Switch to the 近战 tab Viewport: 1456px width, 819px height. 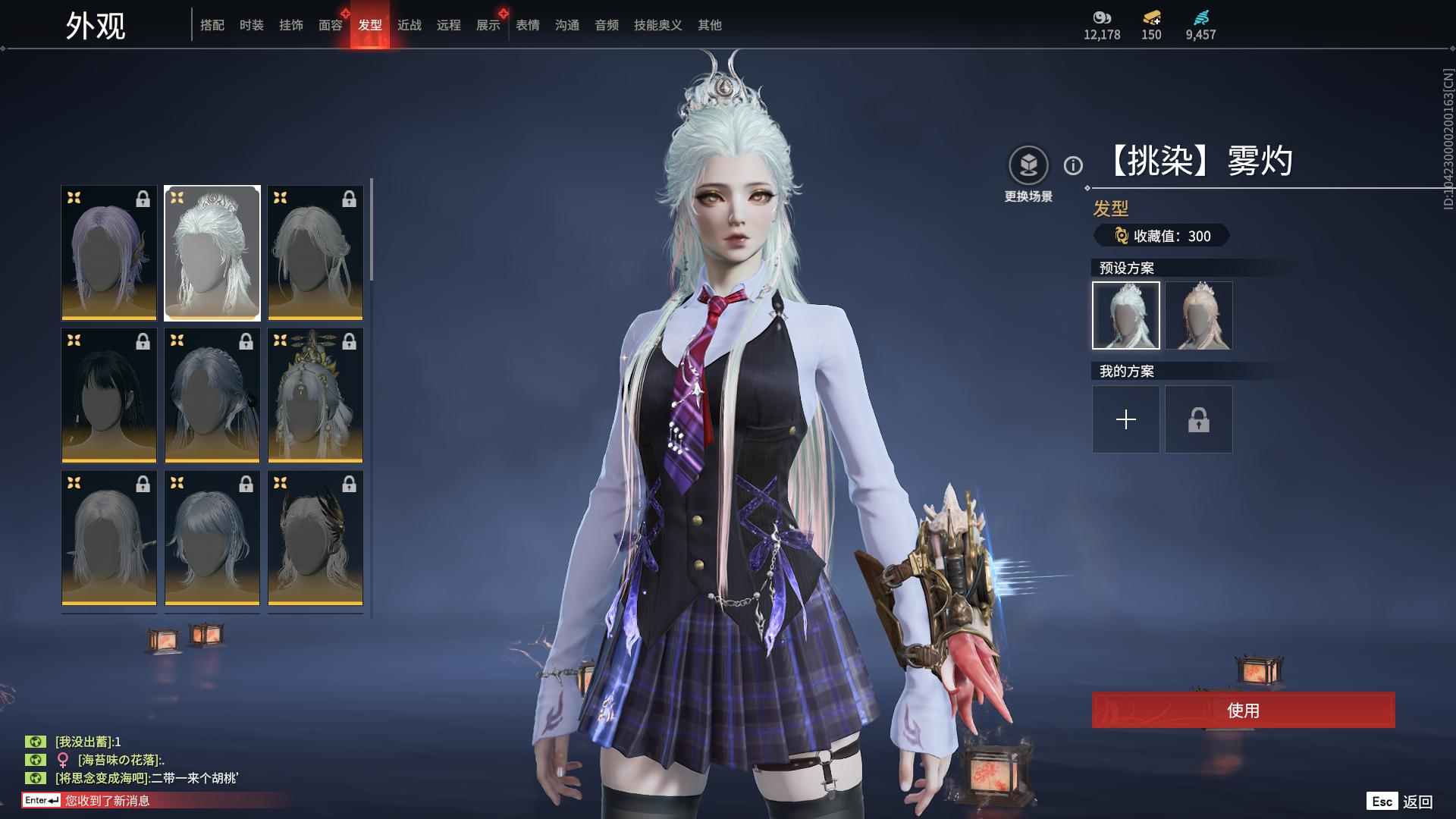pyautogui.click(x=409, y=25)
